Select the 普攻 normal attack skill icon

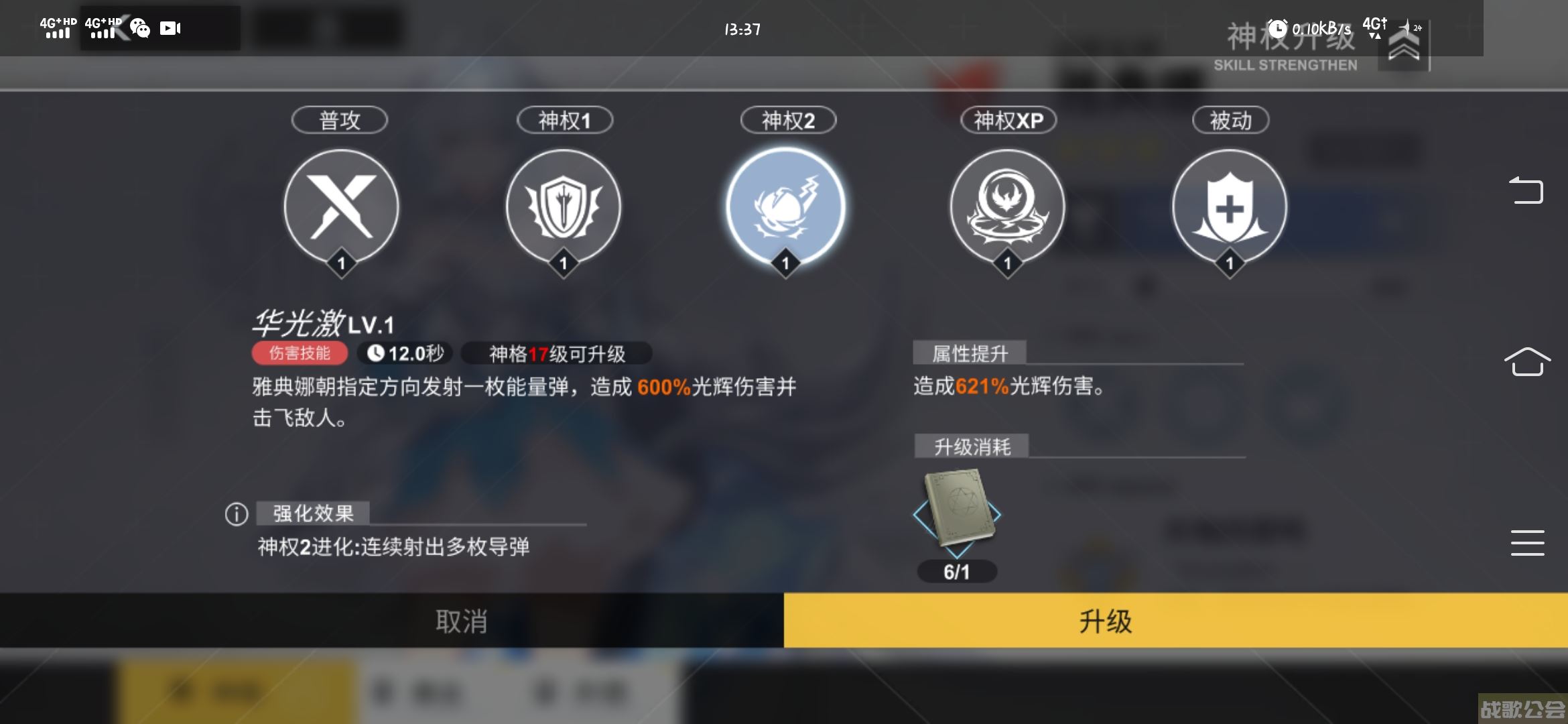click(340, 208)
